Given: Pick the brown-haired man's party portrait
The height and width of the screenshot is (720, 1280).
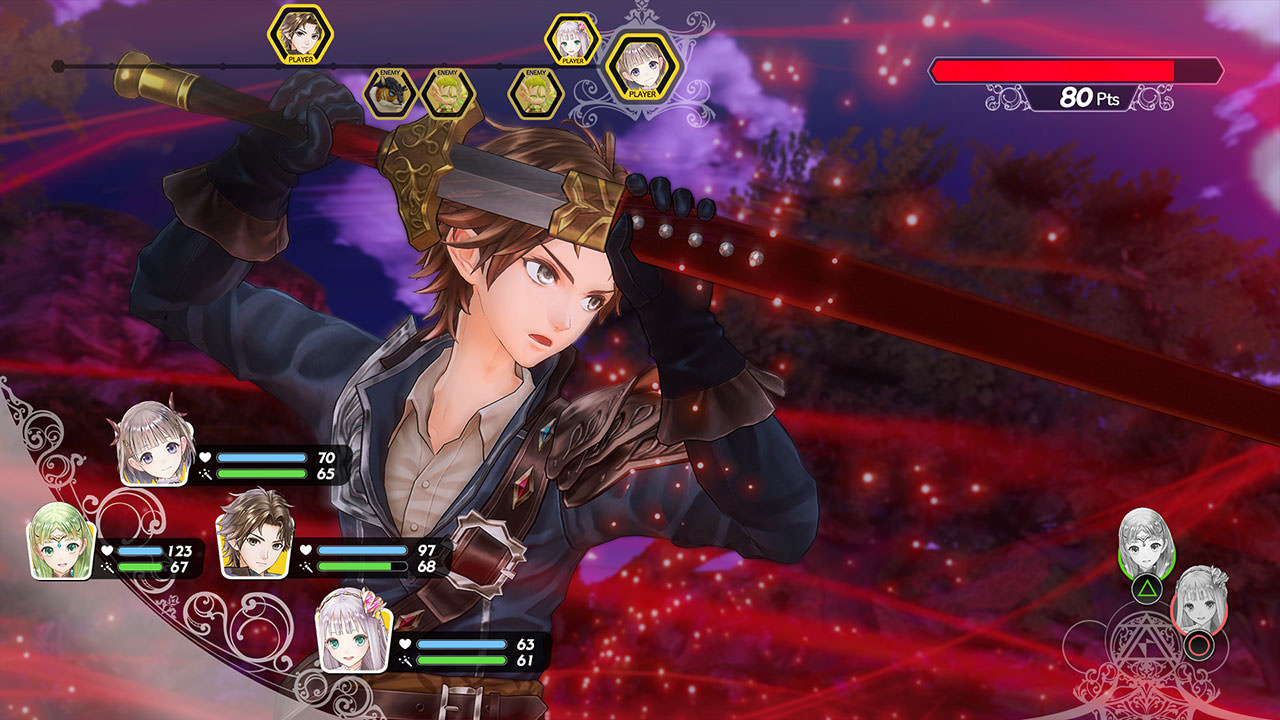Looking at the screenshot, I should tap(255, 534).
